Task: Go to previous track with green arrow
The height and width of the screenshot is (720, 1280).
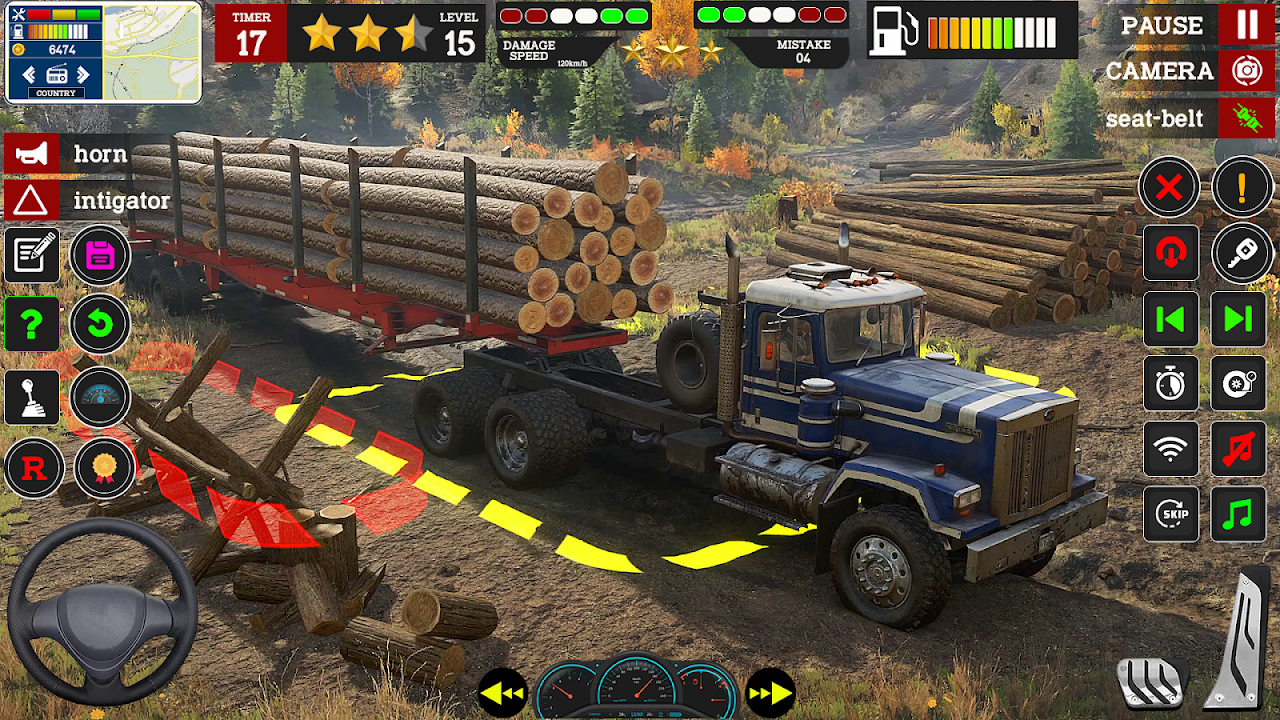Action: (1170, 319)
